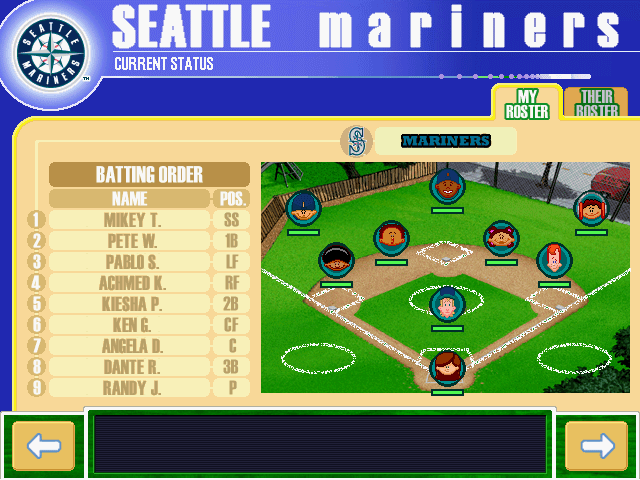Open the Their Roster tab
Image resolution: width=640 pixels, height=480 pixels.
tap(594, 104)
